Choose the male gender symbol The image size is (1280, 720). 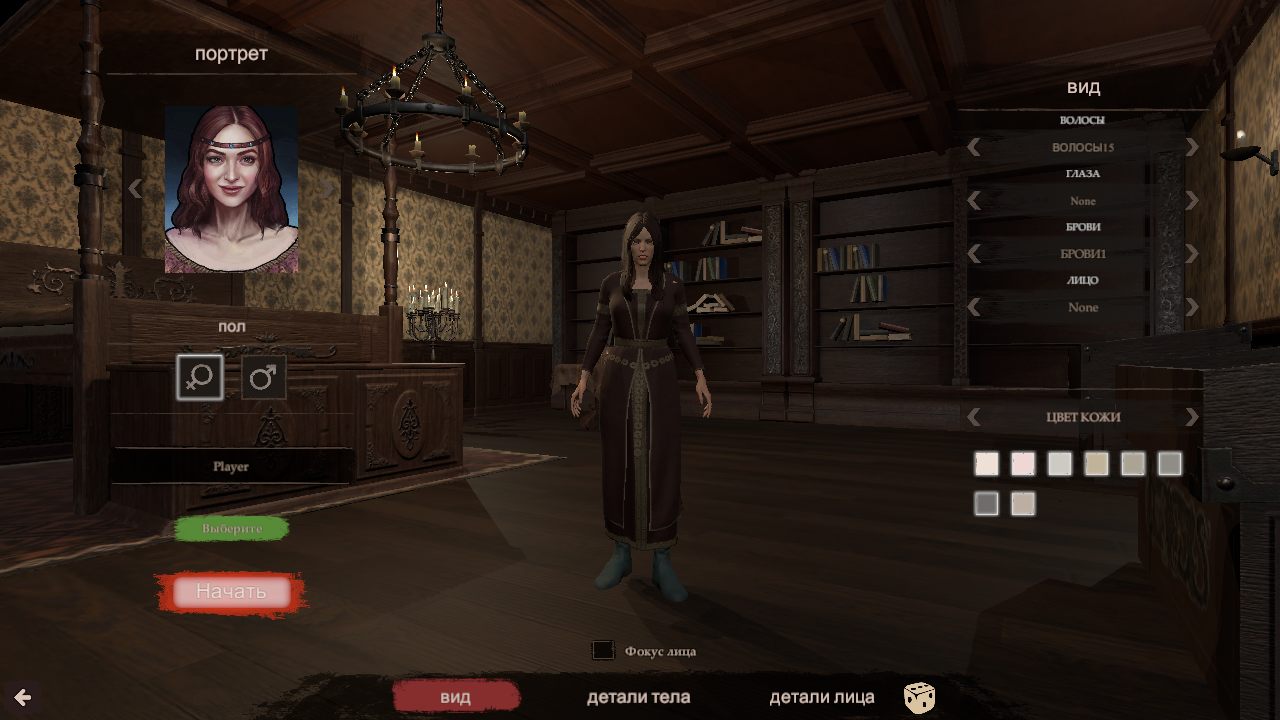pos(264,377)
